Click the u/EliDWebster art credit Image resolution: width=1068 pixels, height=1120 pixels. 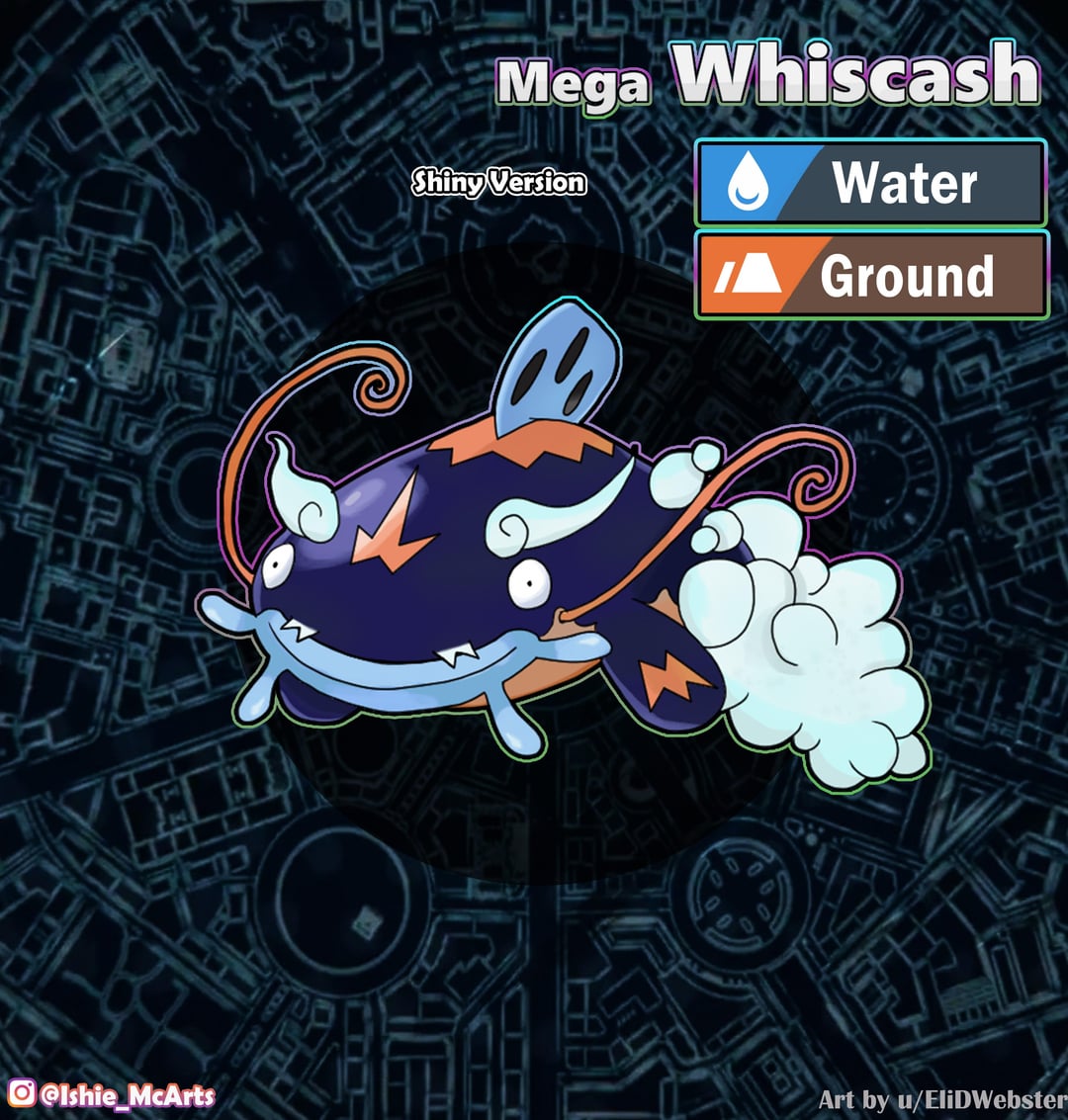click(x=942, y=1099)
